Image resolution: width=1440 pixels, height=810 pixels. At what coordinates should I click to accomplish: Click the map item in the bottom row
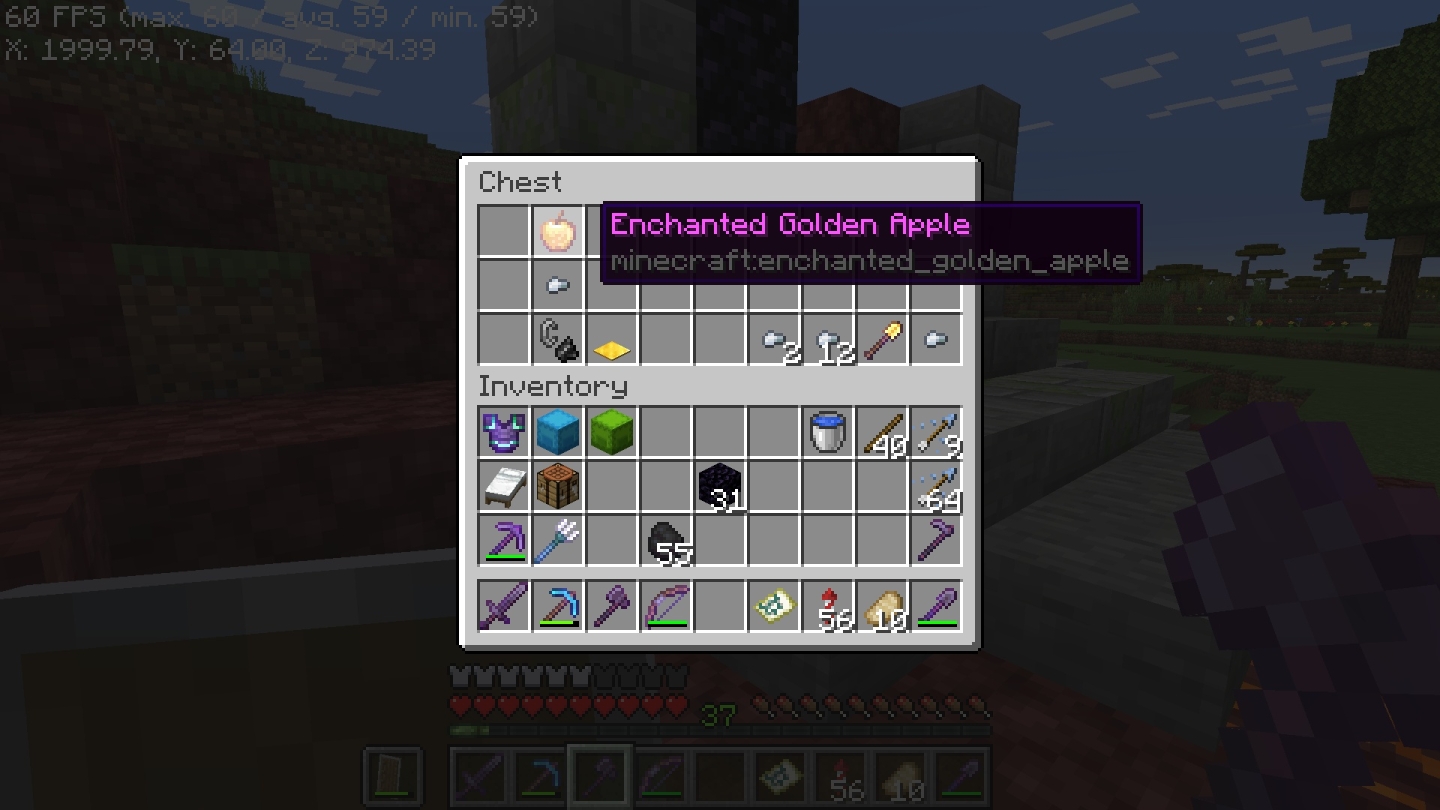tap(774, 605)
